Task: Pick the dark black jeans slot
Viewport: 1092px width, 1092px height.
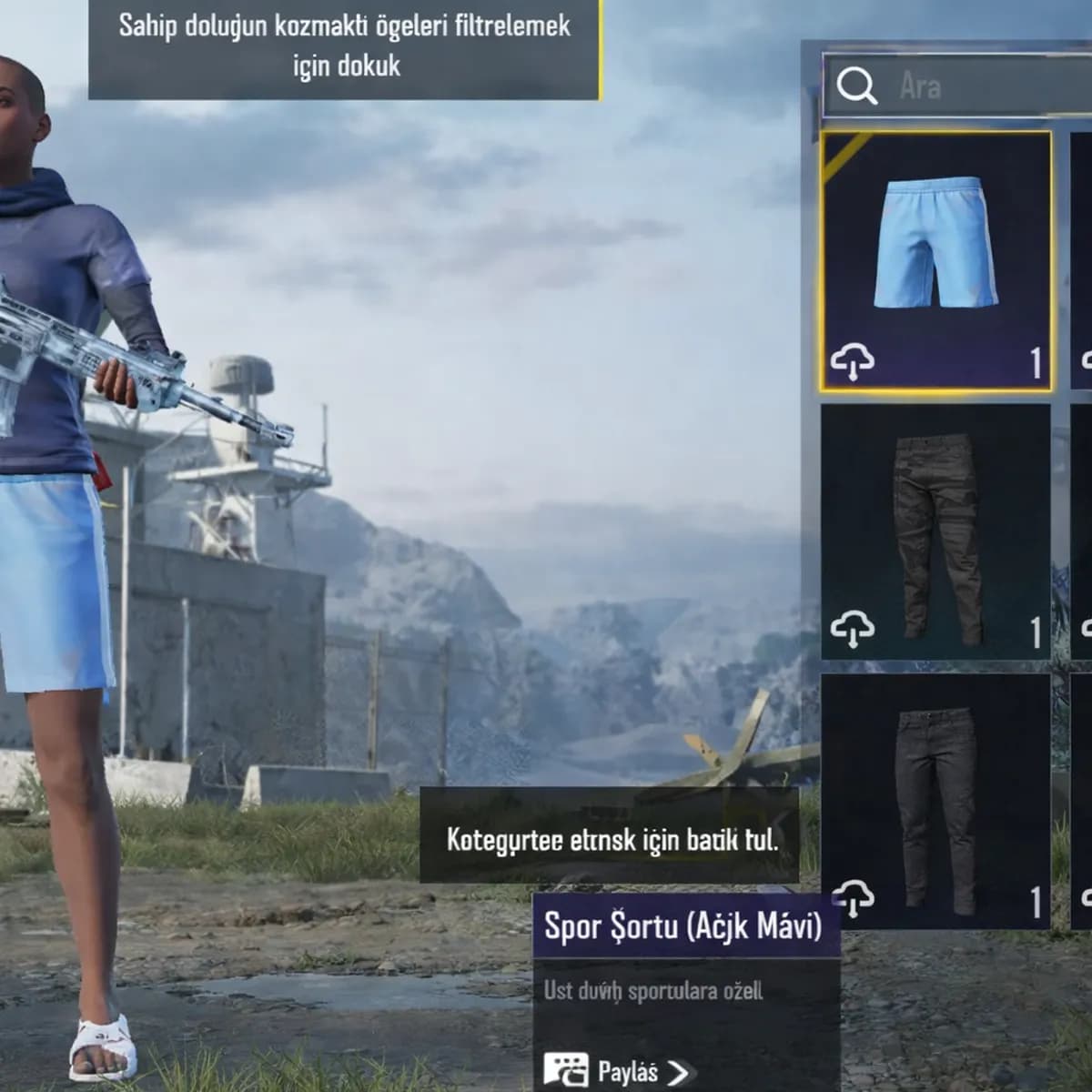Action: point(935,801)
